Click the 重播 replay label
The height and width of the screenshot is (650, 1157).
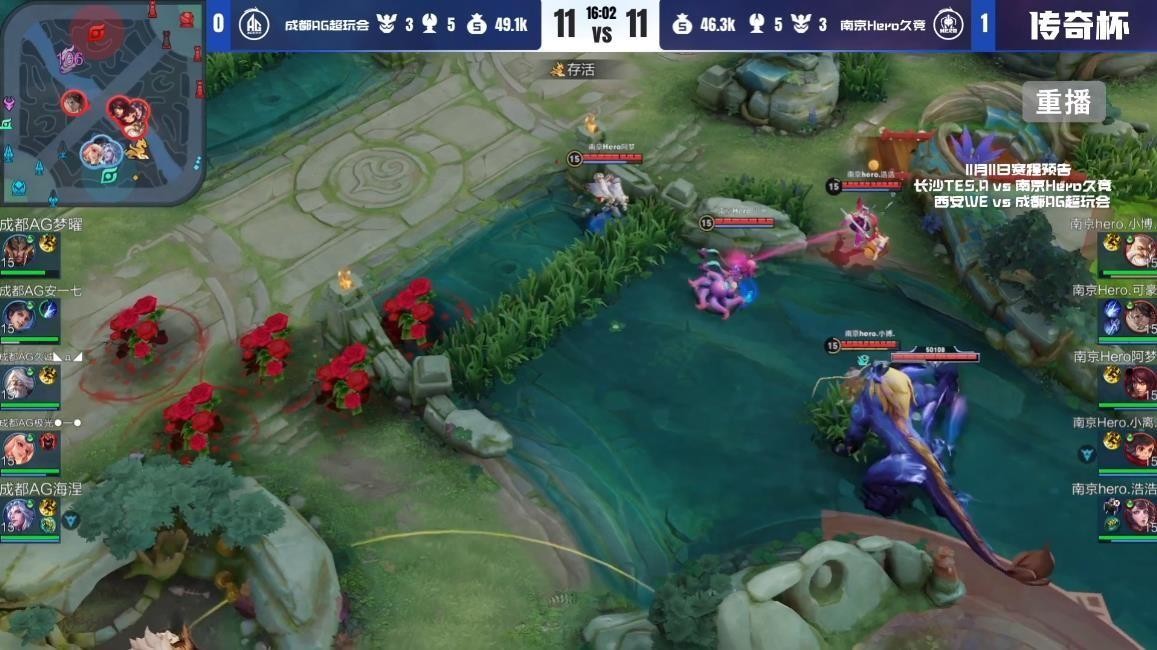coord(1063,102)
